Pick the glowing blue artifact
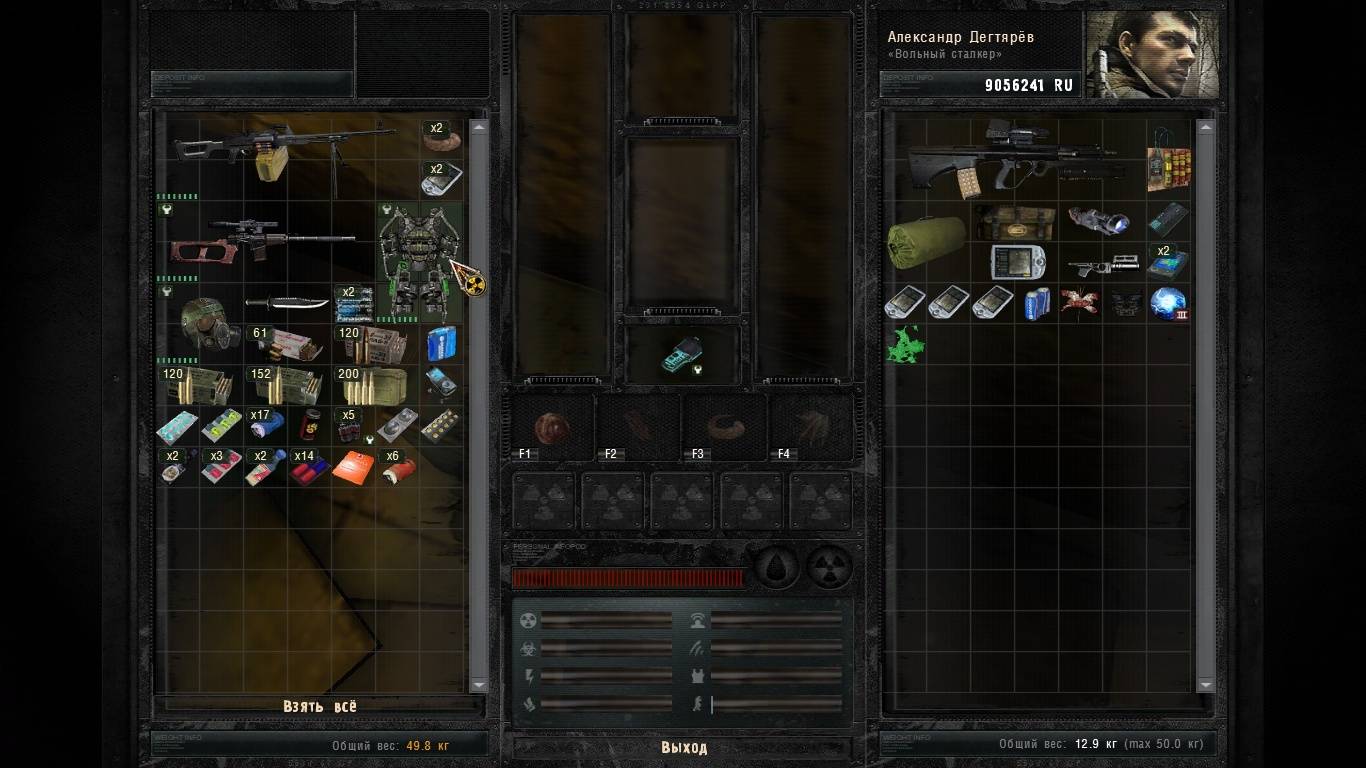This screenshot has width=1366, height=768. [x=1168, y=303]
